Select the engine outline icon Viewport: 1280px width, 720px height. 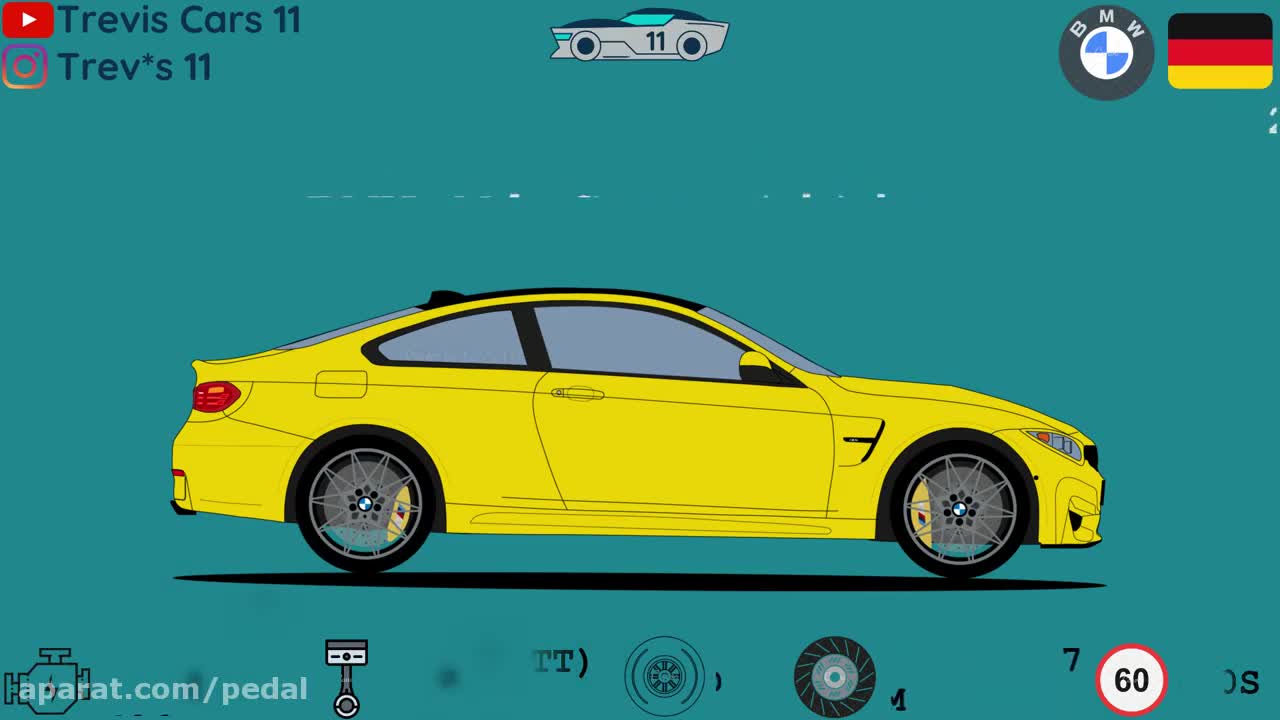(48, 679)
